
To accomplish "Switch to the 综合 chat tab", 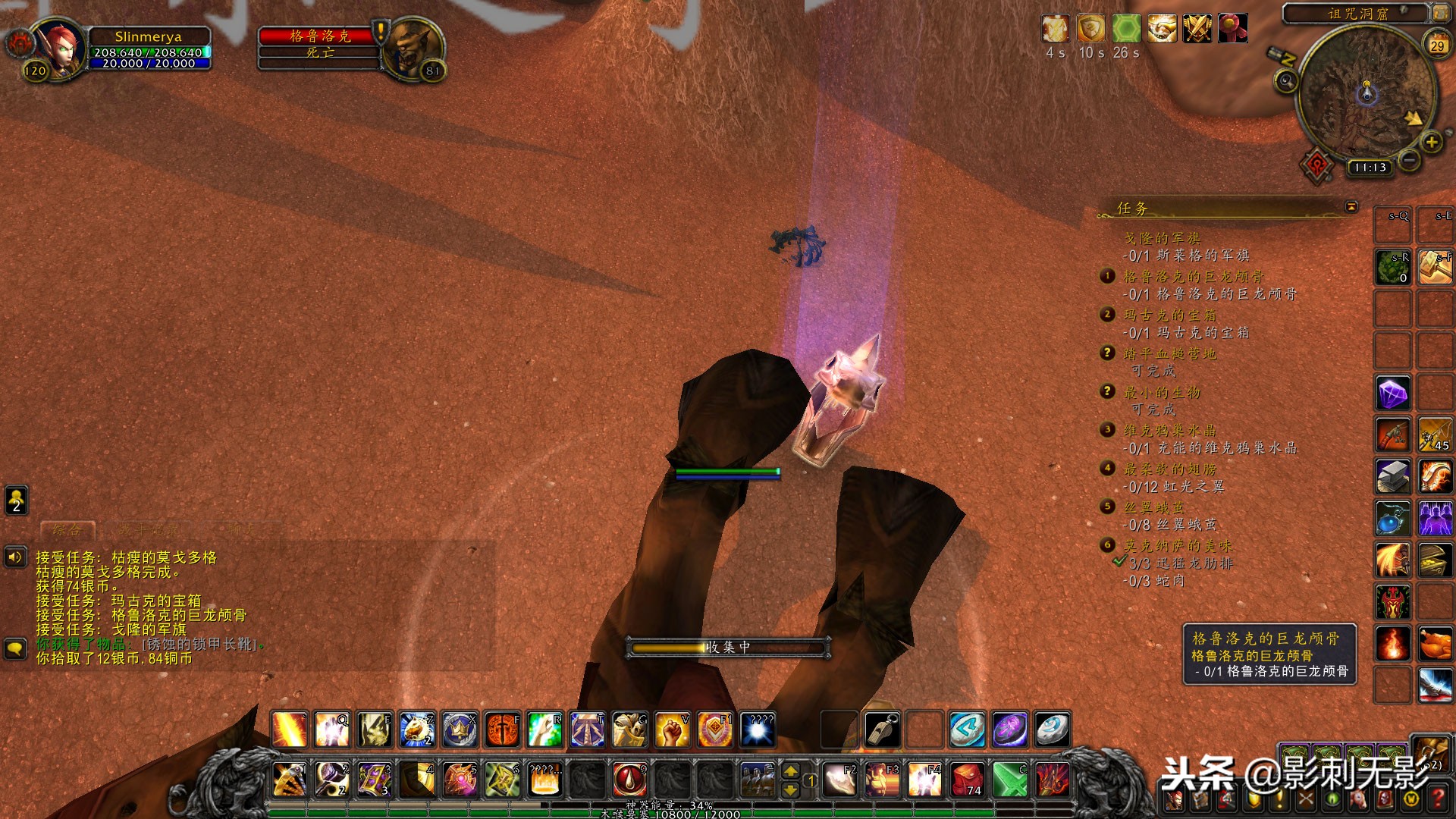I will (67, 530).
